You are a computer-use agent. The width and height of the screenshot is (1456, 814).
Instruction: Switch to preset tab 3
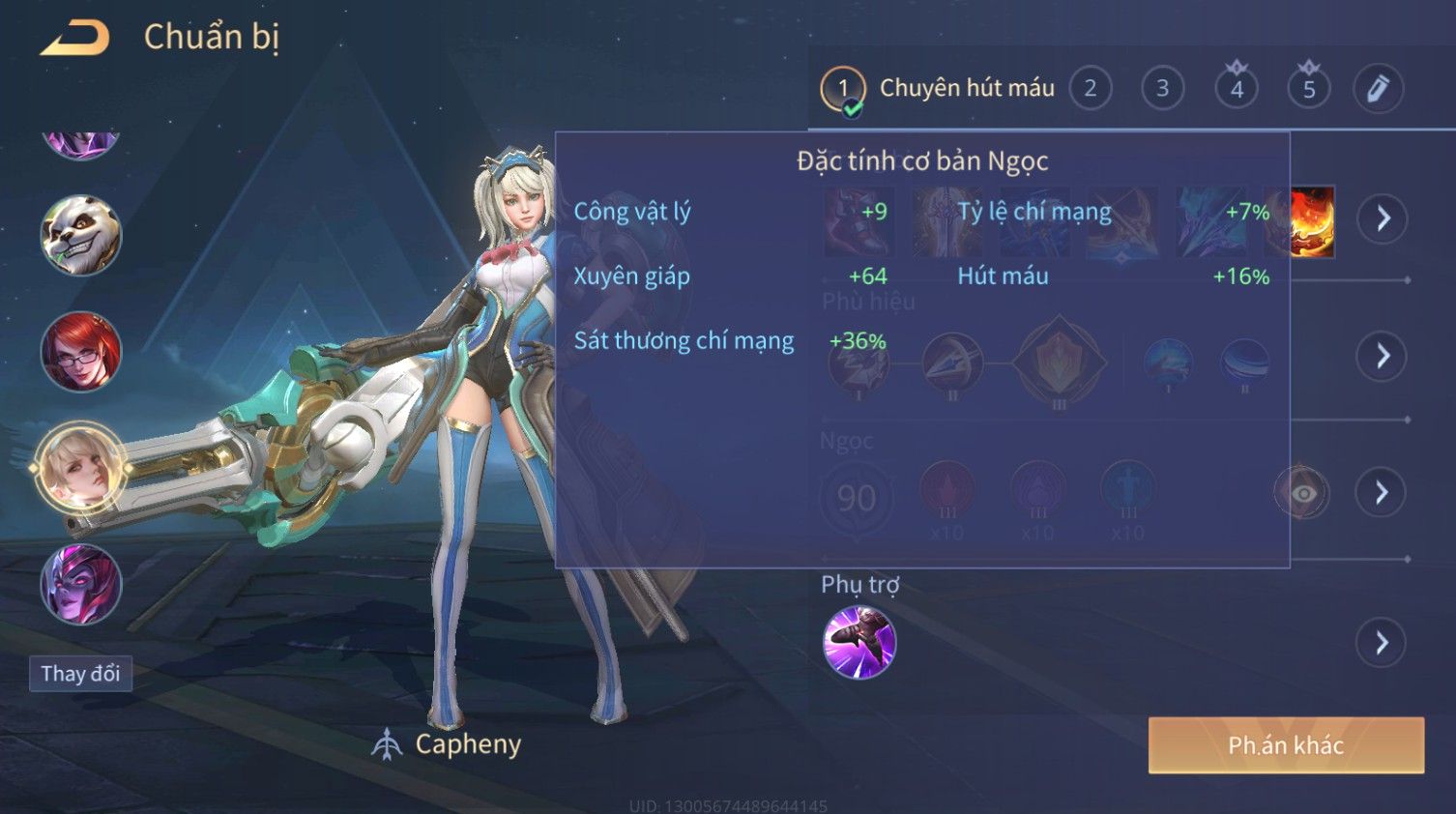tap(1162, 89)
